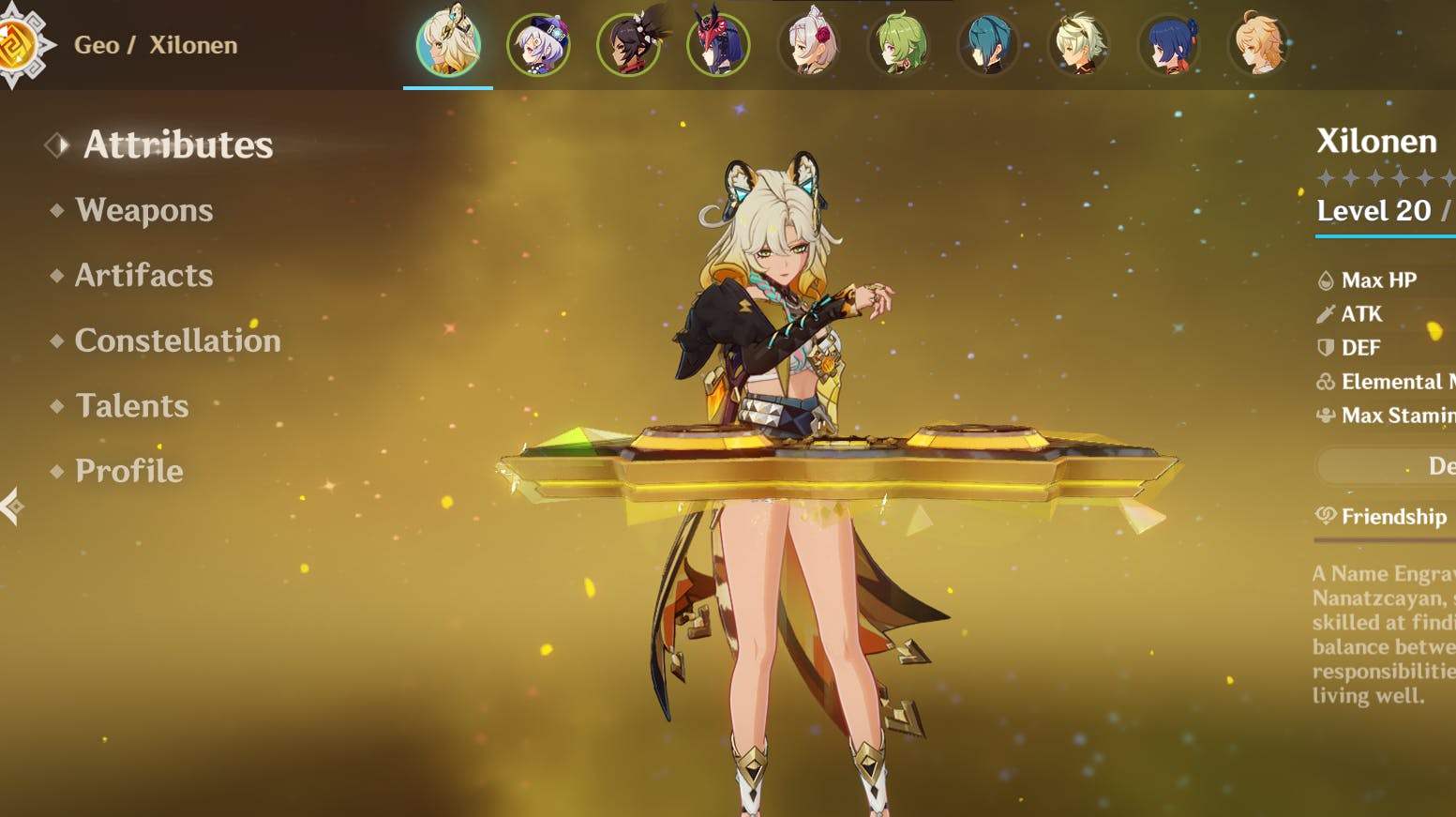Choose Xinyan from the character bar

tap(628, 44)
